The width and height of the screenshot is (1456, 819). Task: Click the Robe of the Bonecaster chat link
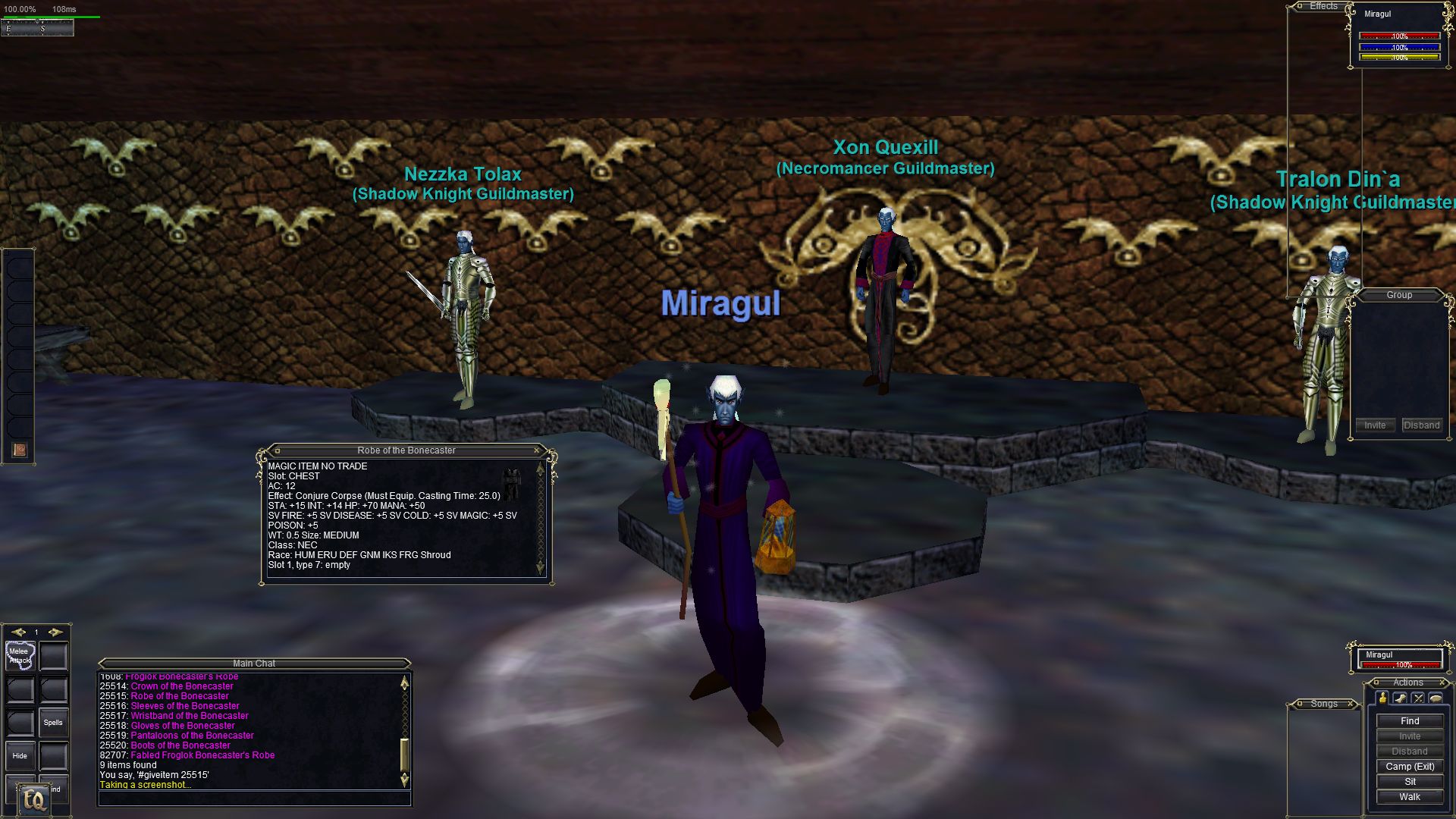point(180,696)
